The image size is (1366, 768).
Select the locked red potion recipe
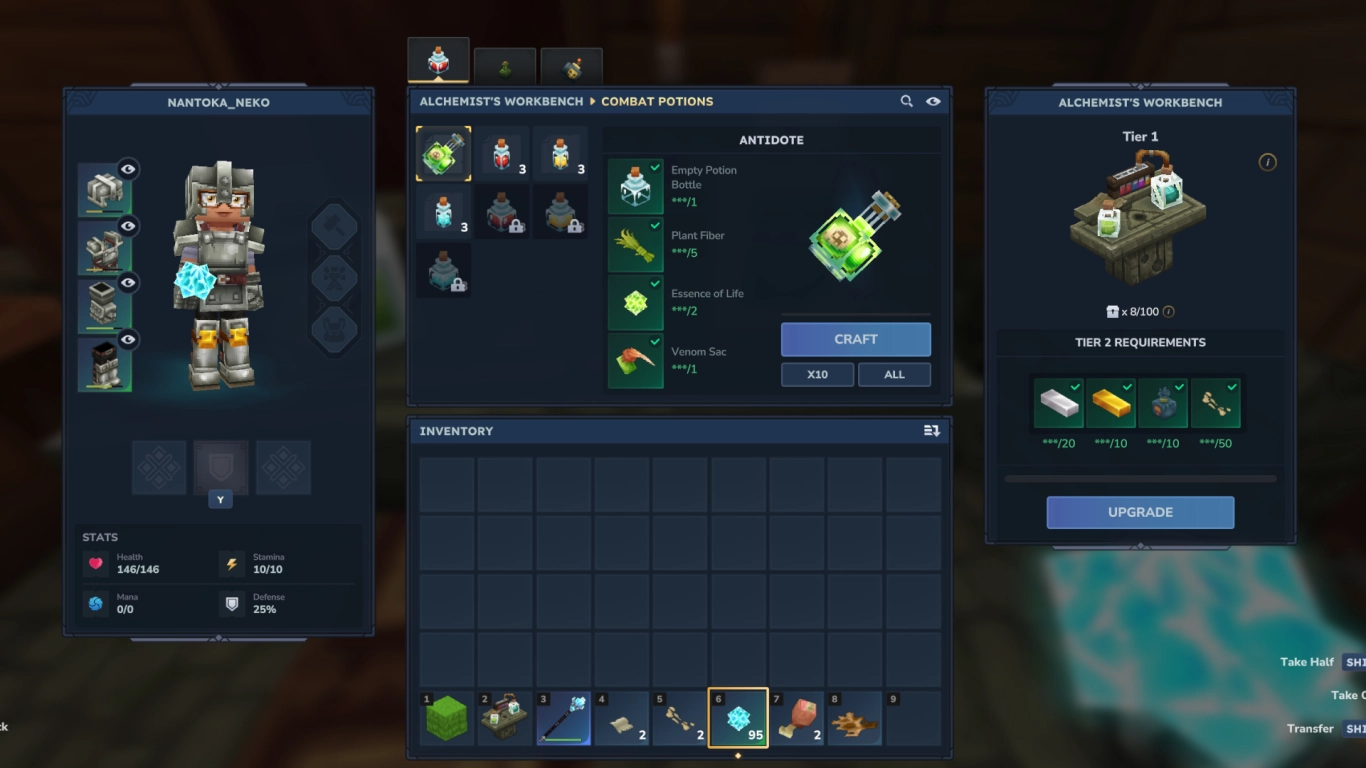click(503, 211)
